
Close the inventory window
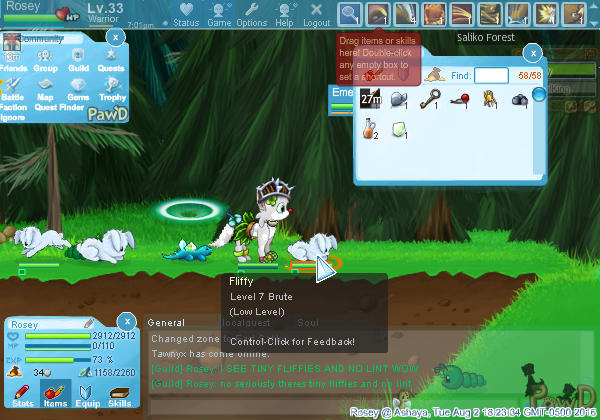coord(533,53)
